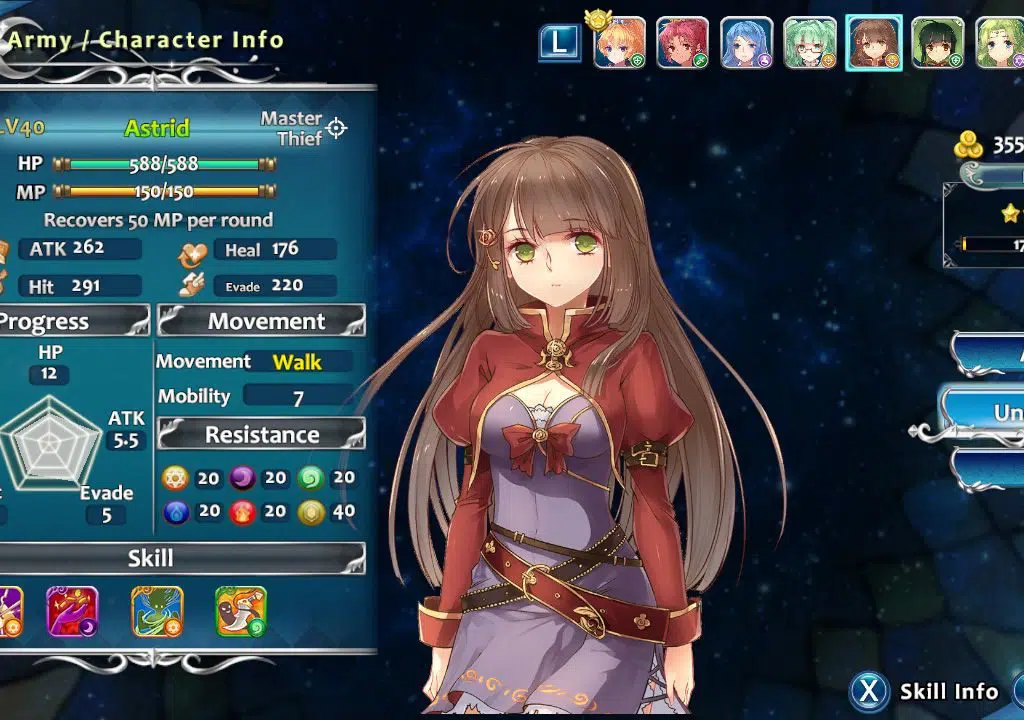Select the orange-haired leader portrait
The width and height of the screenshot is (1024, 720).
coord(619,43)
